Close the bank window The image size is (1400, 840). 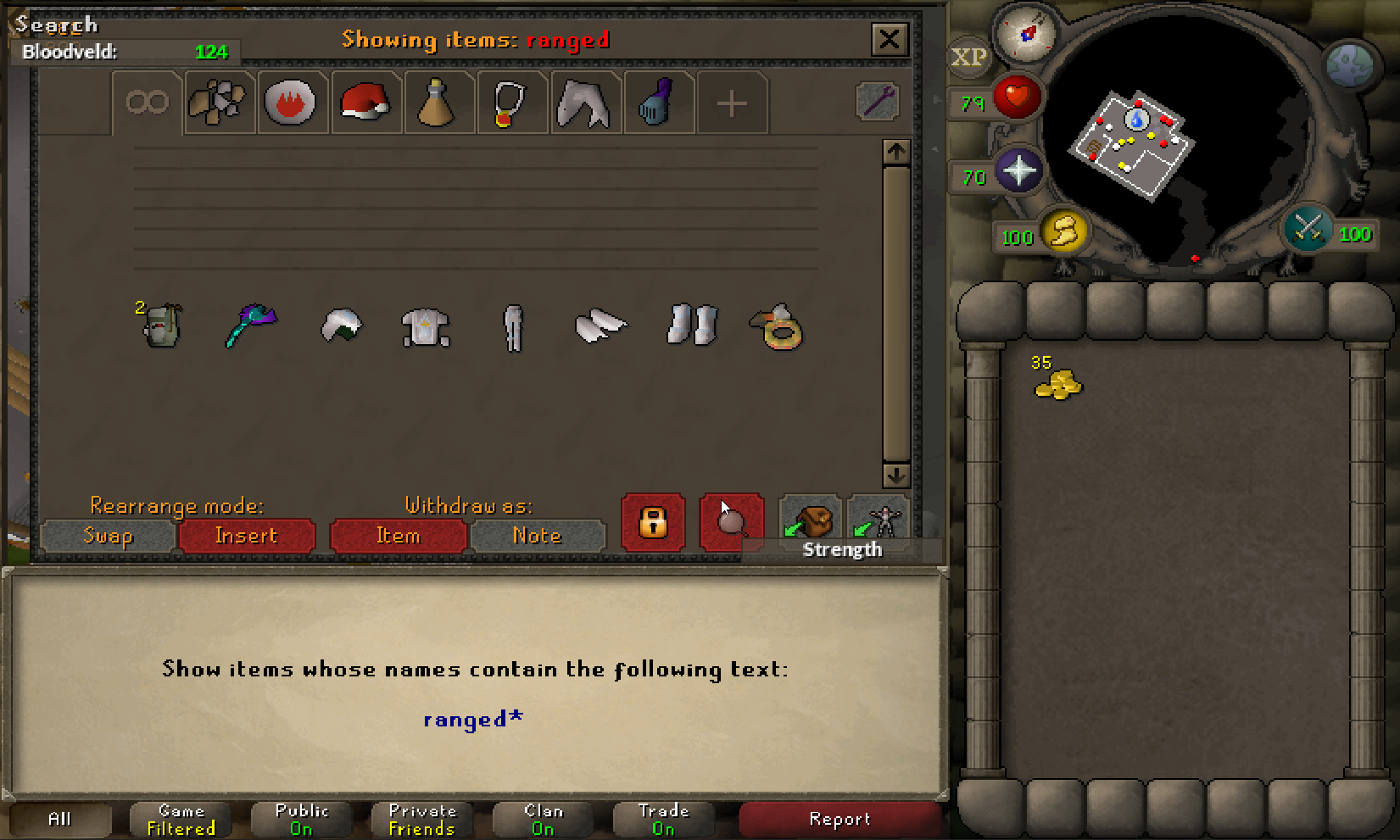pos(889,39)
